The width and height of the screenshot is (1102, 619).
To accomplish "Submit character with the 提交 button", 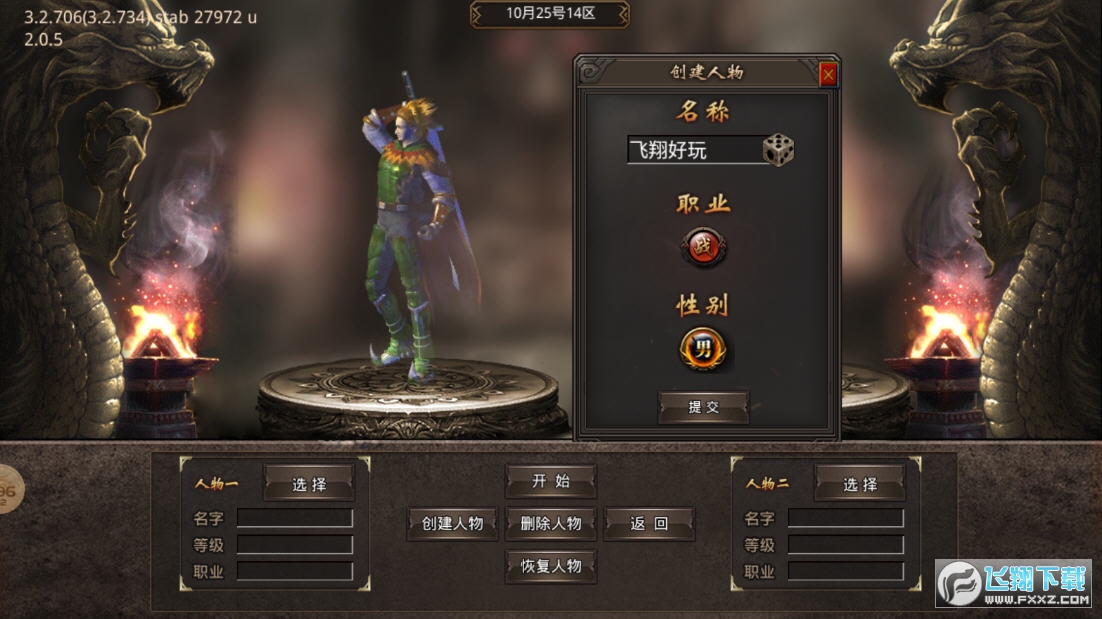I will [x=703, y=407].
